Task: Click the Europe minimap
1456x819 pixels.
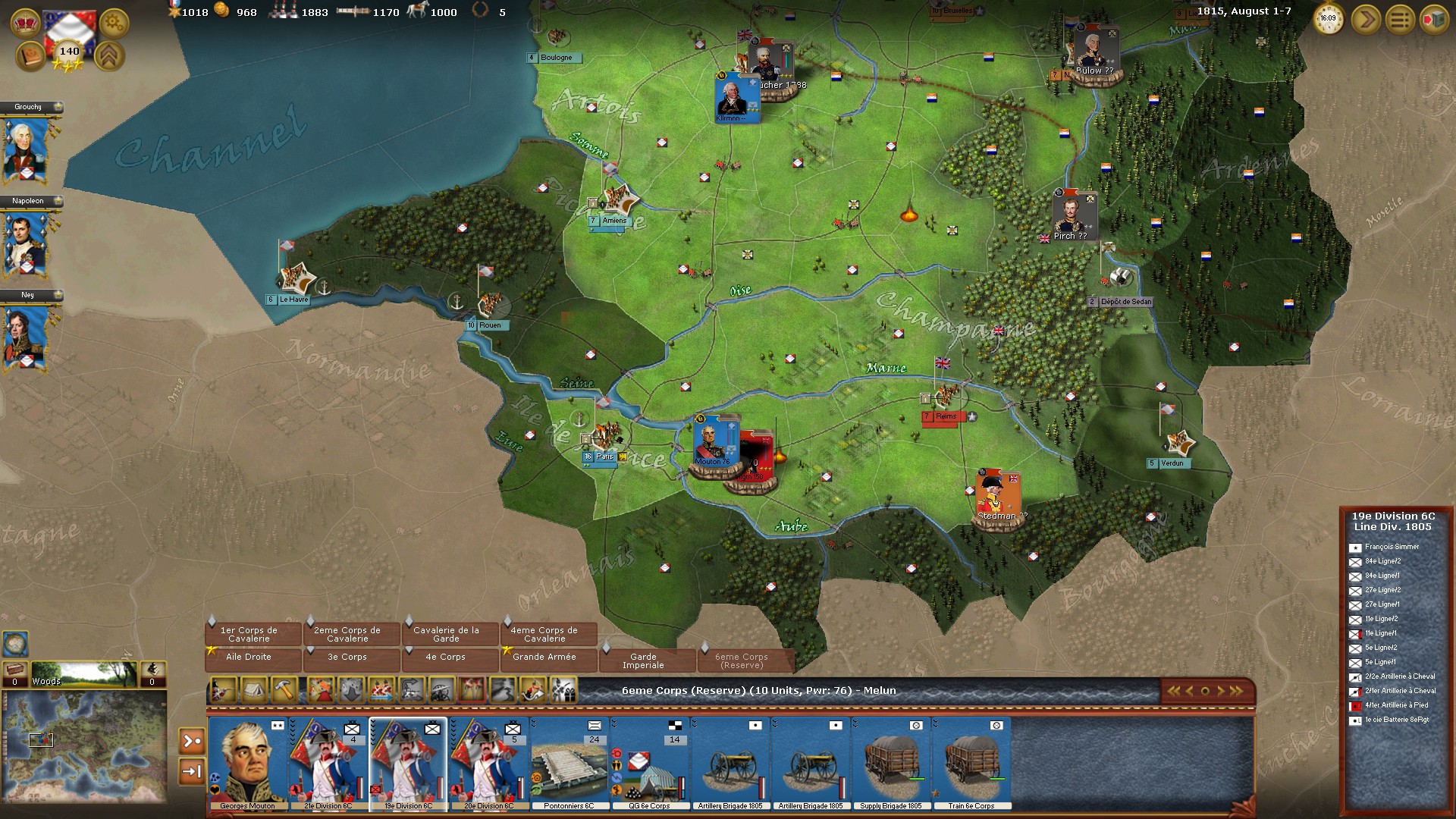Action: click(84, 745)
